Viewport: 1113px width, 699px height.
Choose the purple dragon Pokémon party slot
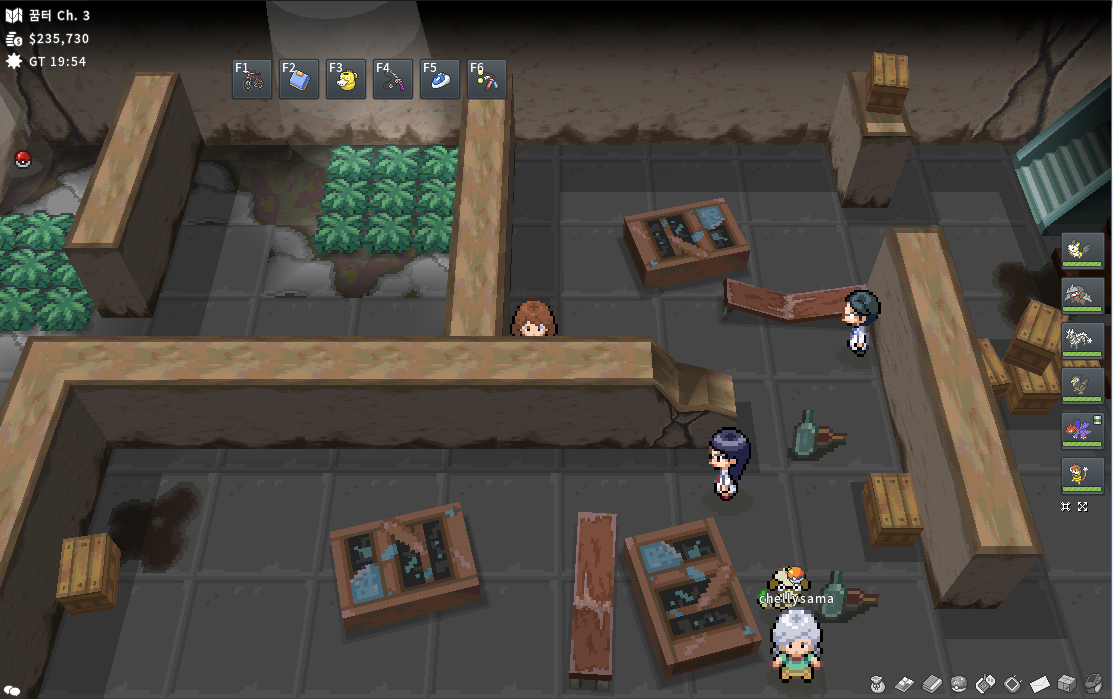[1083, 430]
